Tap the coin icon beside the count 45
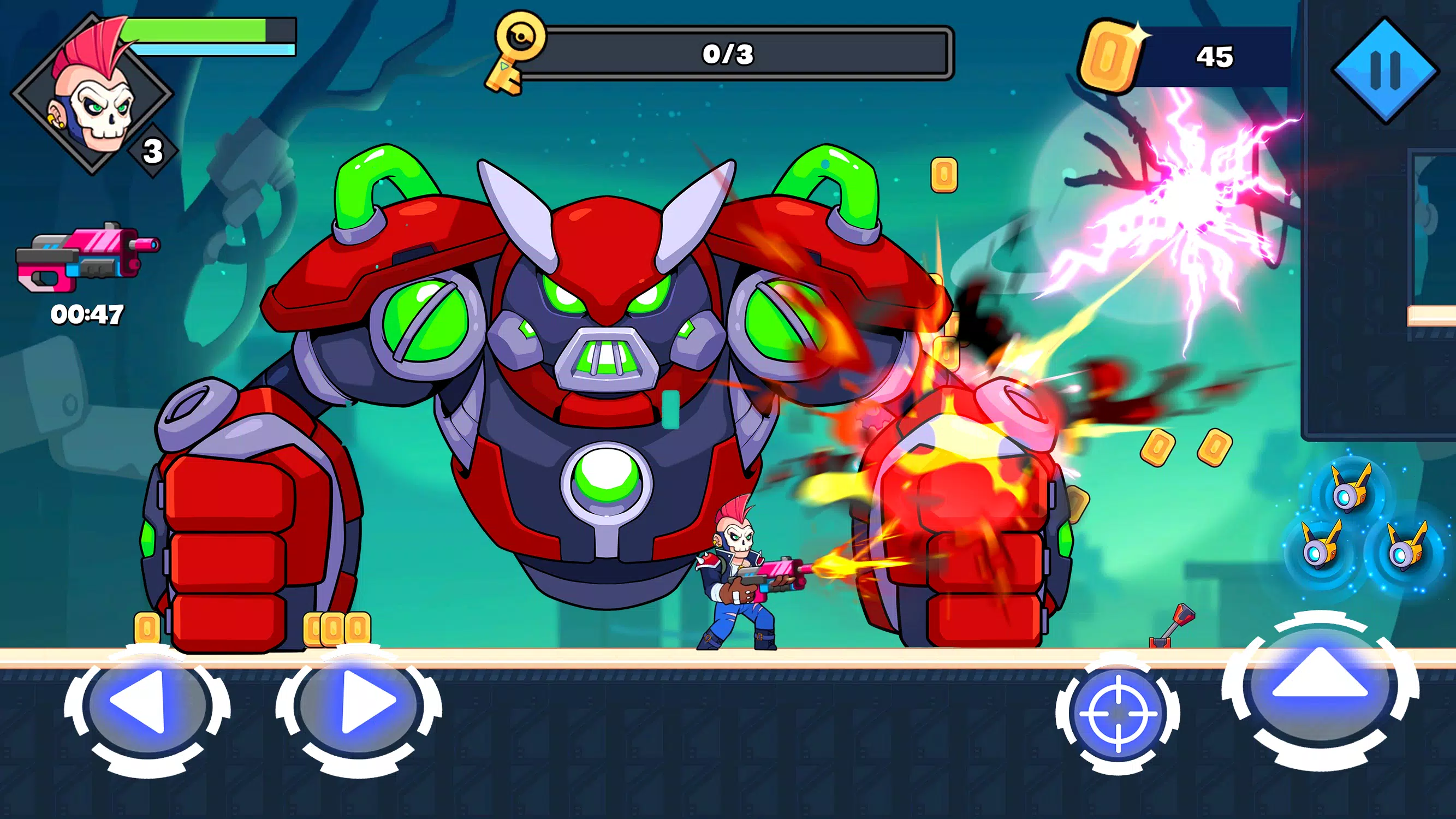Image resolution: width=1456 pixels, height=819 pixels. 1115,54
